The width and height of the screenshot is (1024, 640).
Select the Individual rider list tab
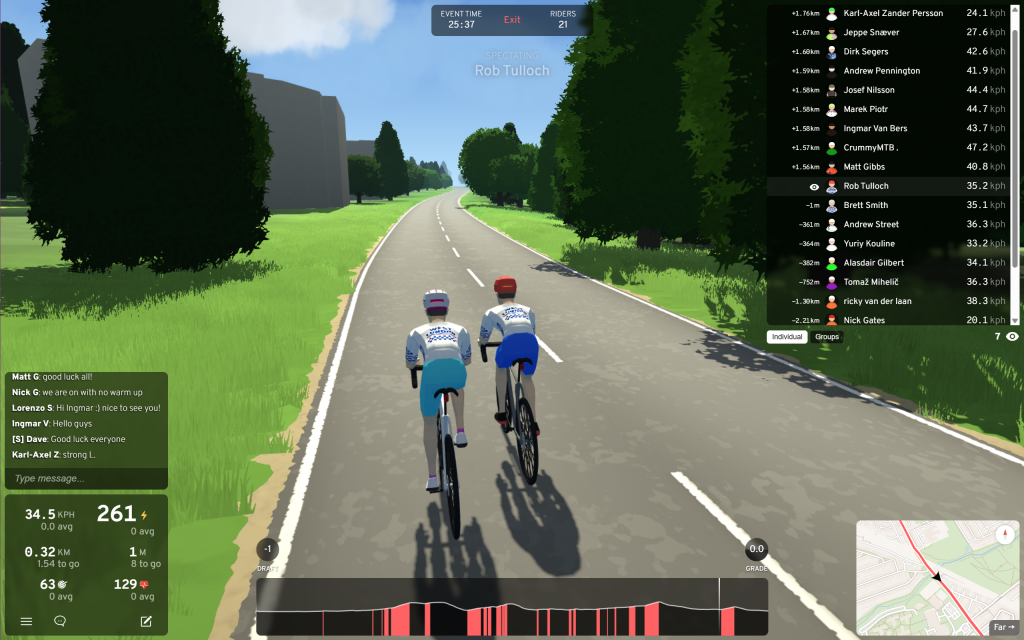coord(787,337)
